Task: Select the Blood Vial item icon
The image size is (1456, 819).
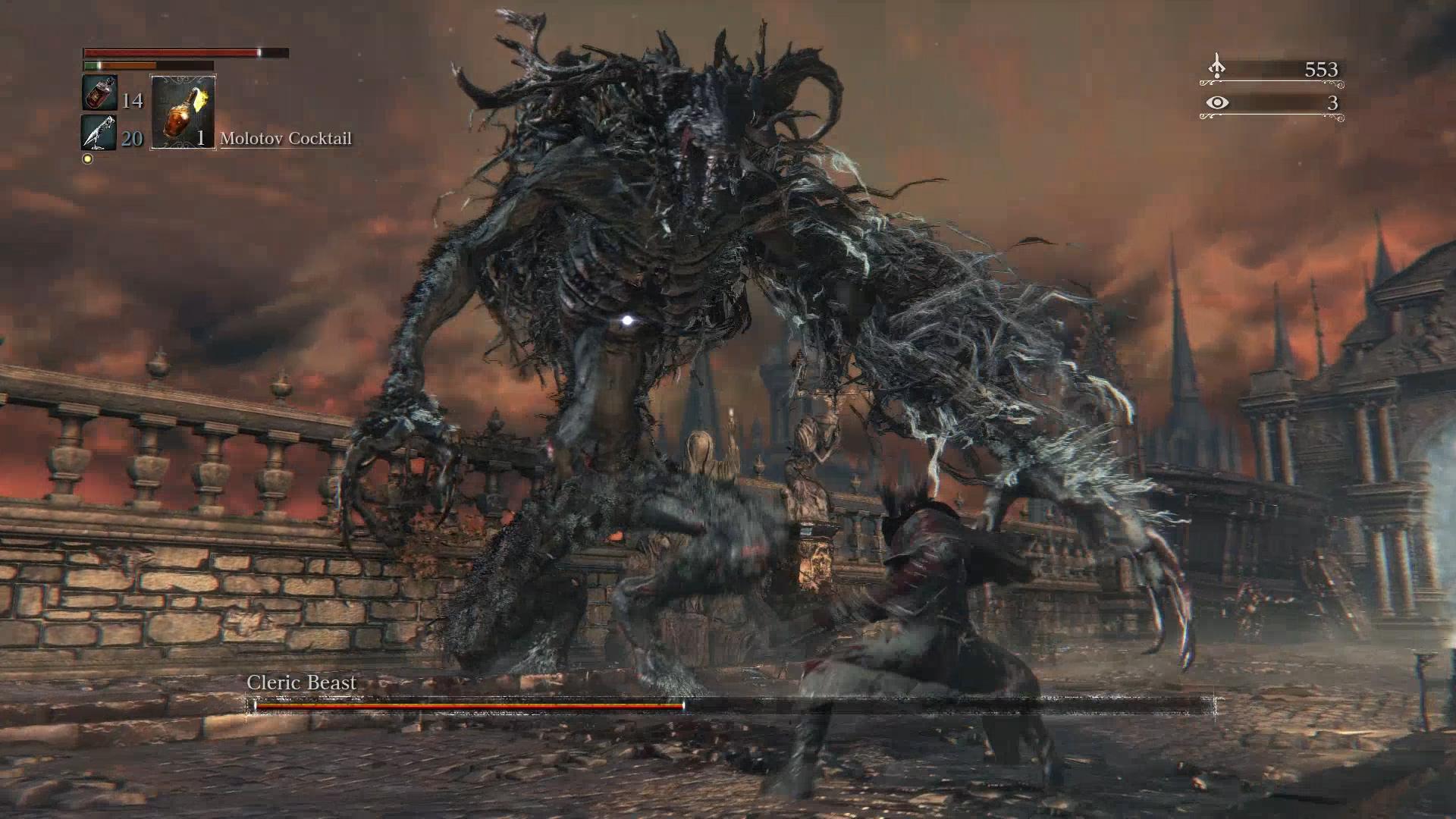Action: point(99,93)
